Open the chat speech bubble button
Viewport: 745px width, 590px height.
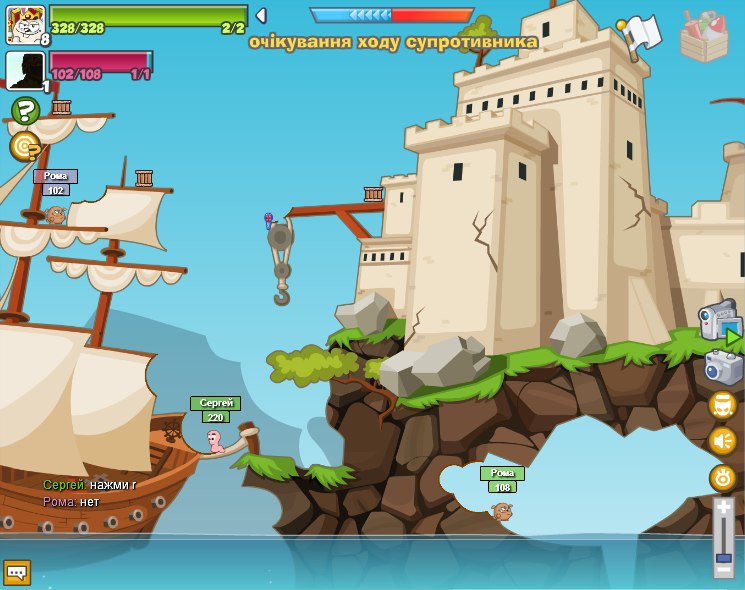coord(17,572)
